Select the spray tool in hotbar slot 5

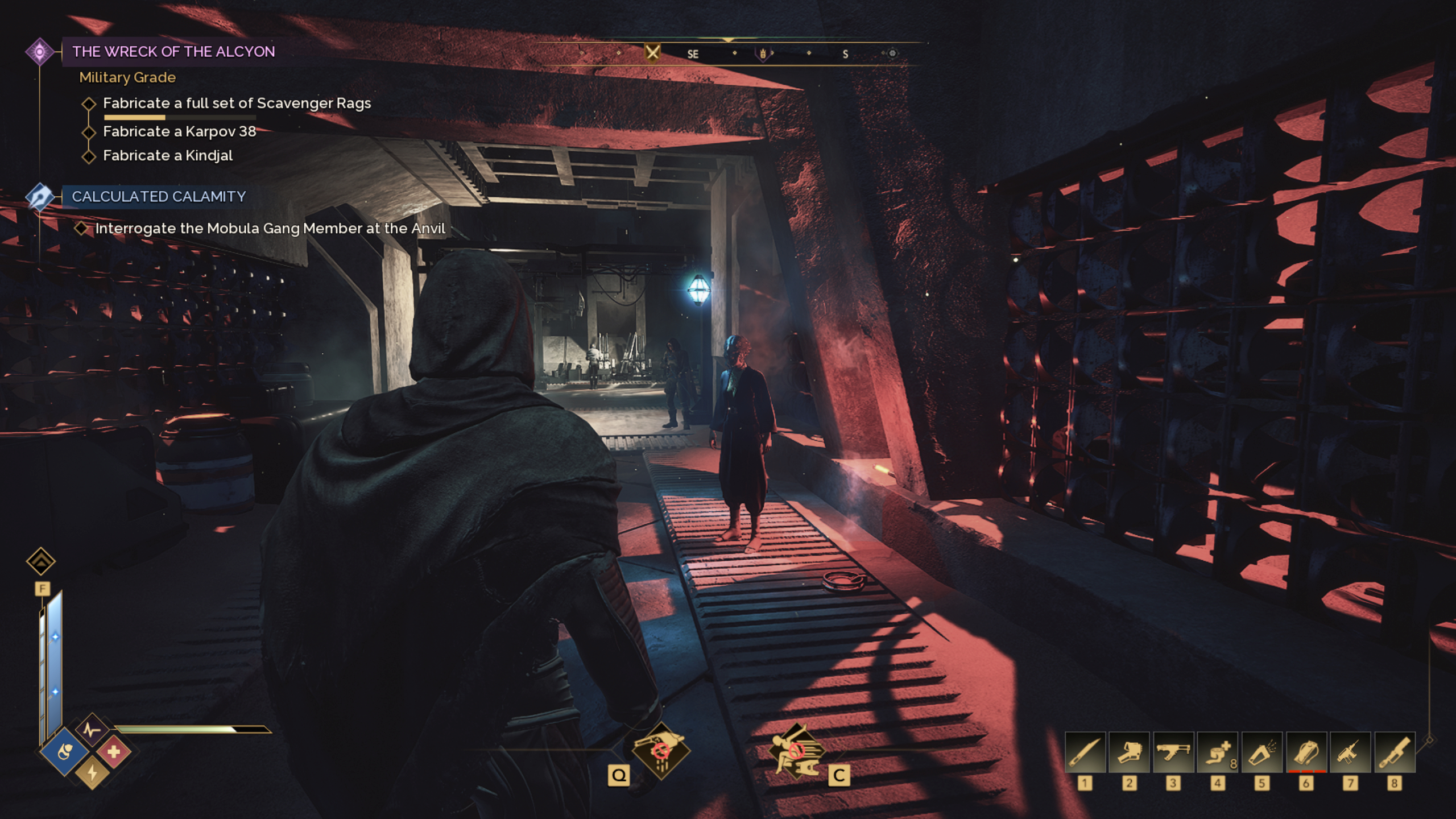click(1261, 752)
